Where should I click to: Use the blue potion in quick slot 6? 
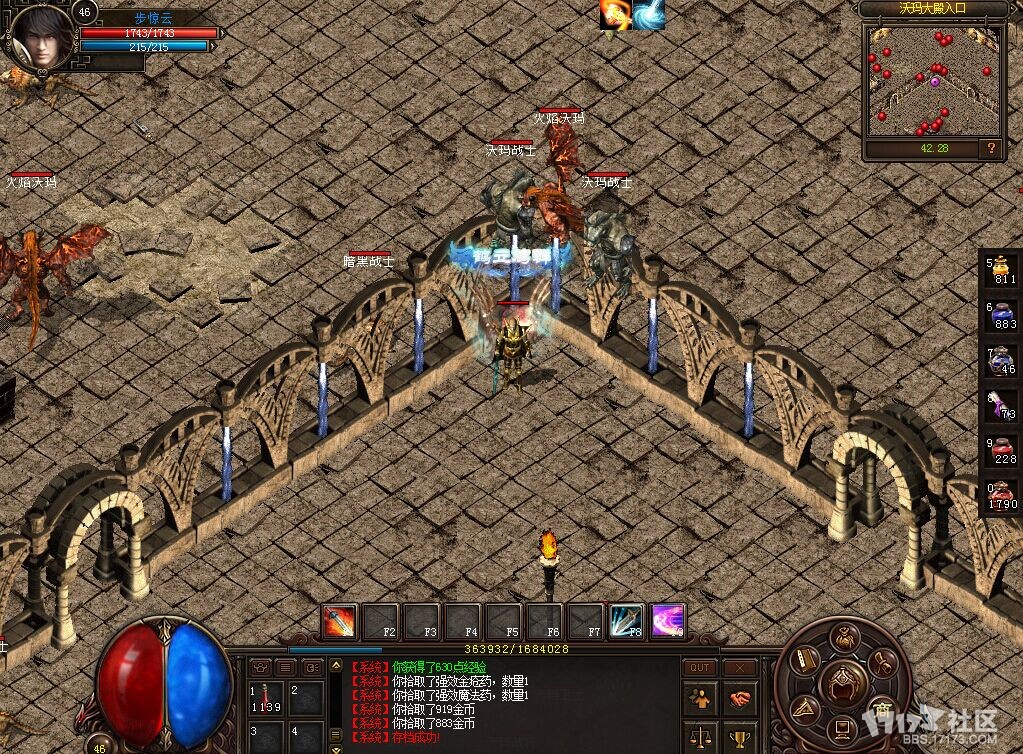[1002, 314]
